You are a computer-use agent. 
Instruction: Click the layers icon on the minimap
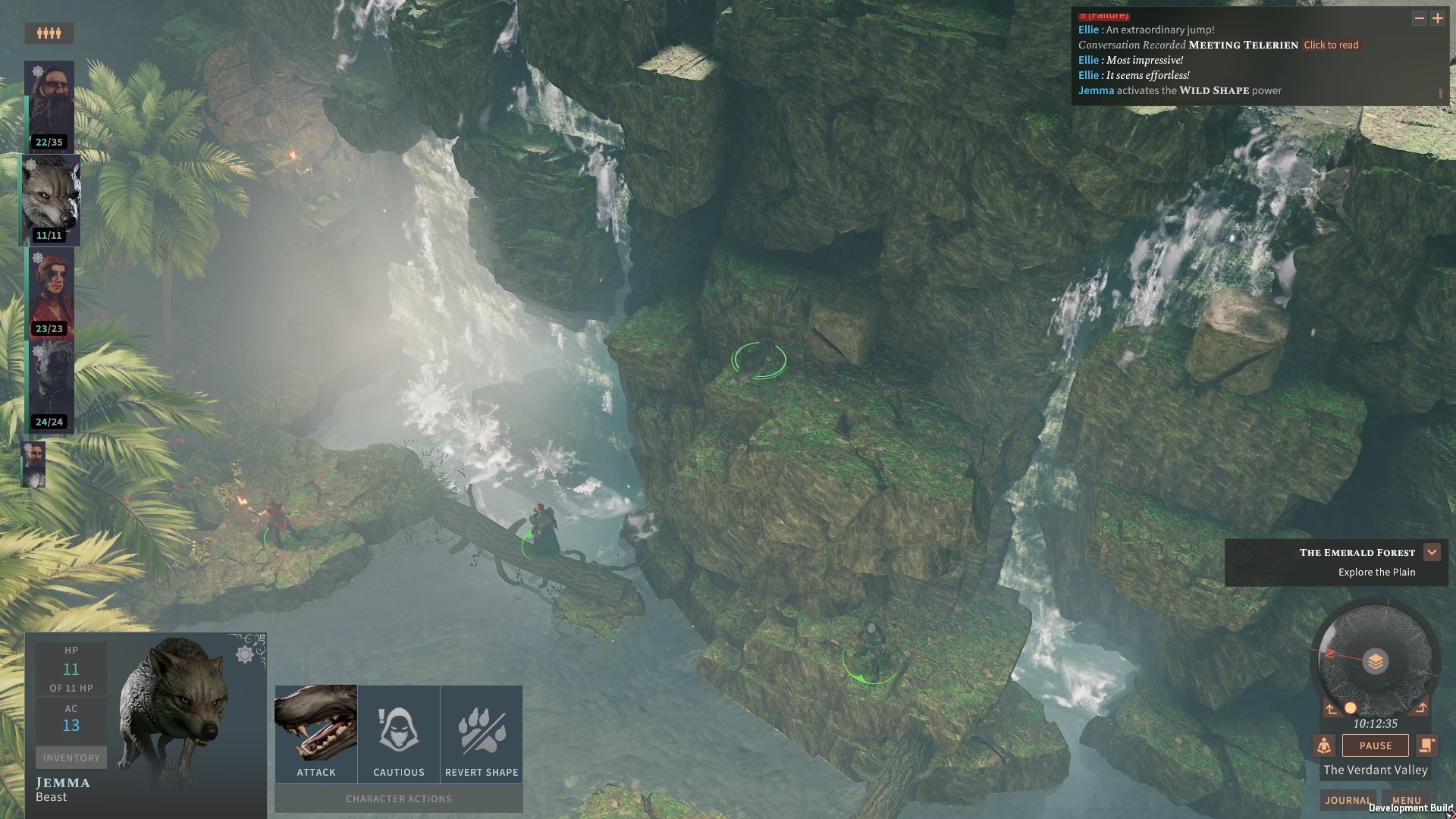[1375, 662]
